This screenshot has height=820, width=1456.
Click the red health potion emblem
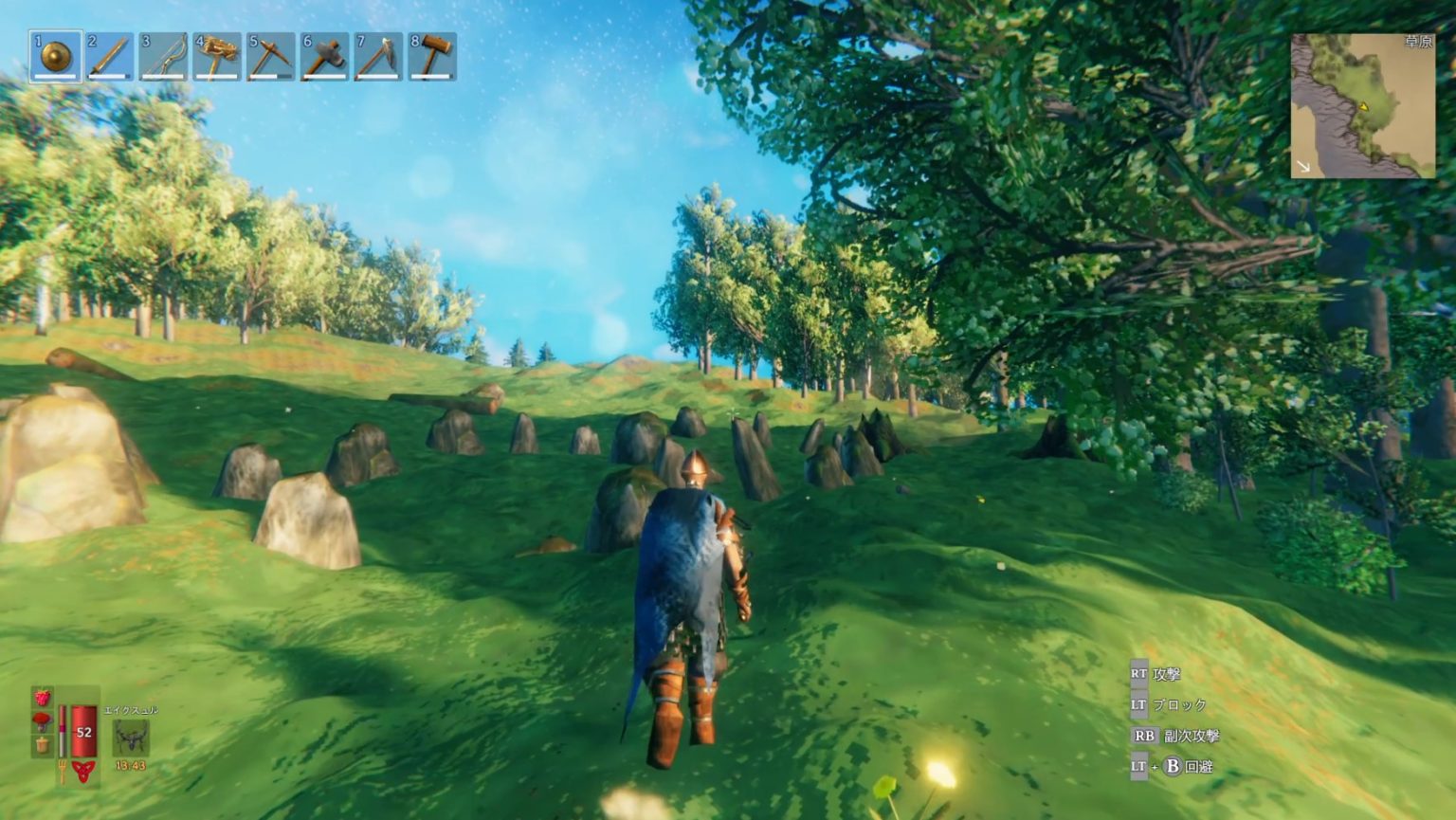click(83, 770)
